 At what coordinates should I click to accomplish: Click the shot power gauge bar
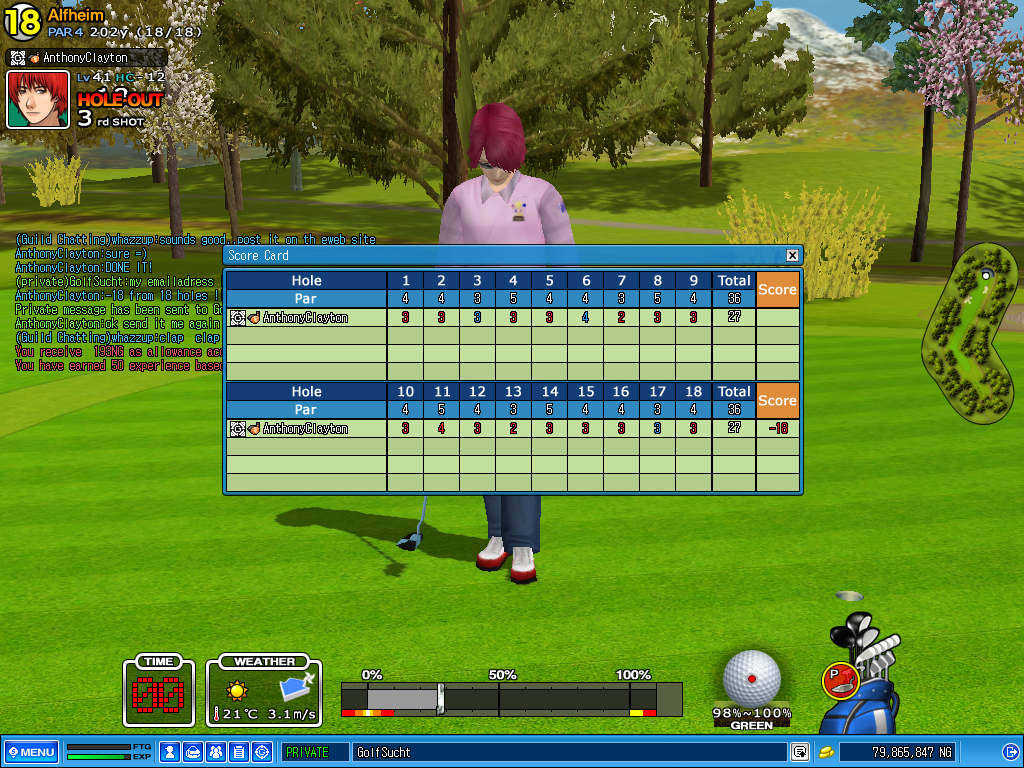point(510,698)
